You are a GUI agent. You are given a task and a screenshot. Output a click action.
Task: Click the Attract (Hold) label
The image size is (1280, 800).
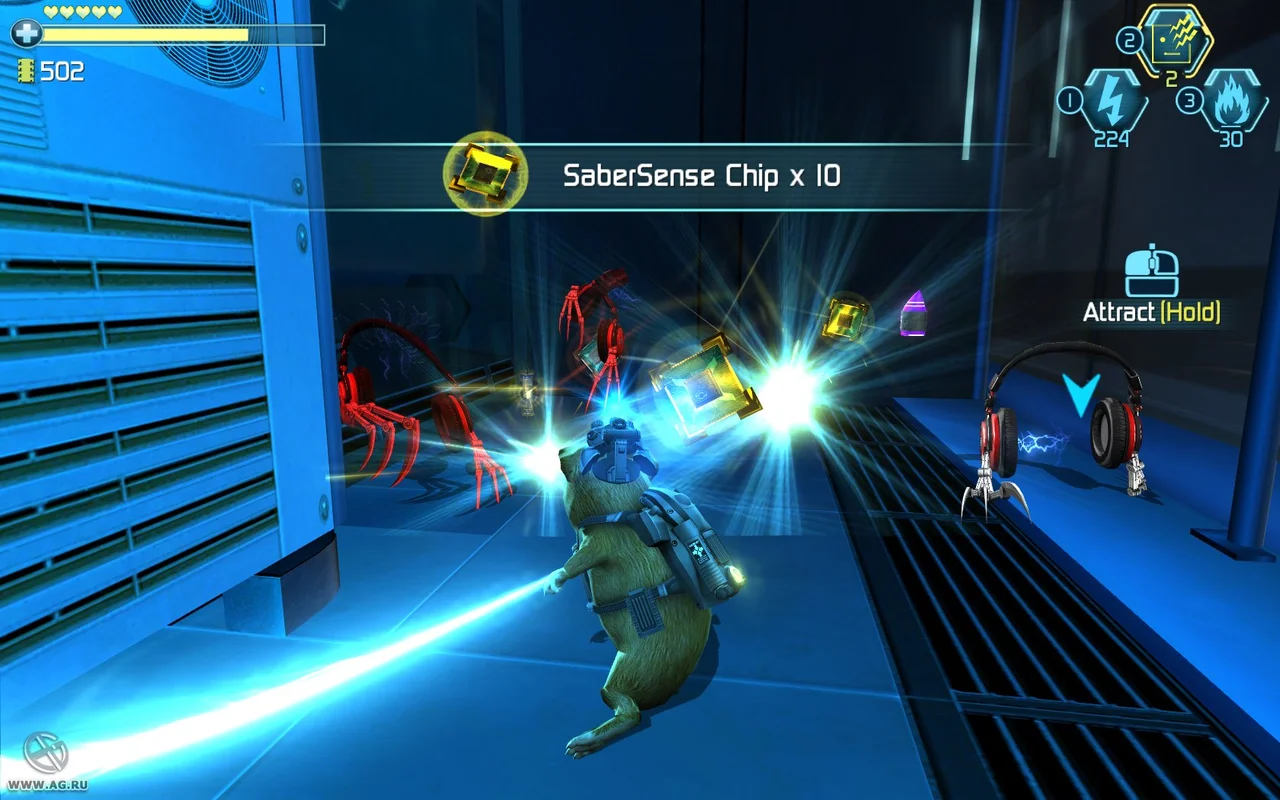pyautogui.click(x=1151, y=311)
